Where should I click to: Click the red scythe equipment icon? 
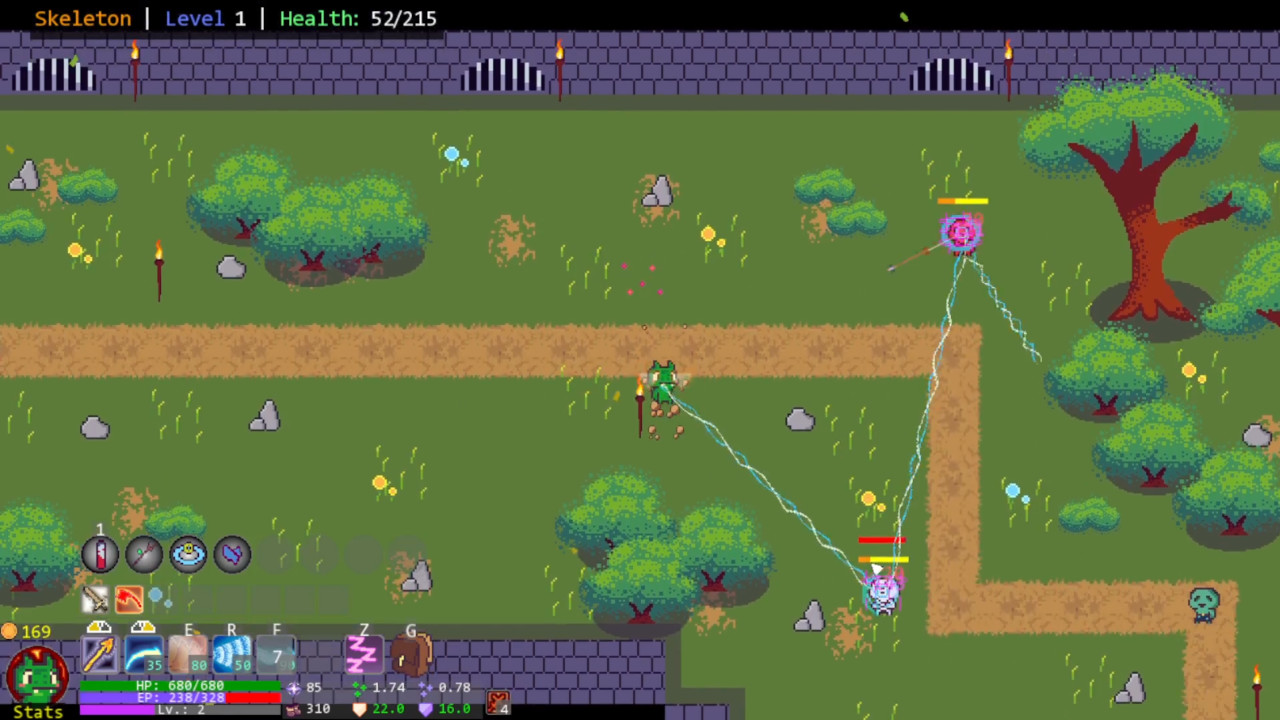(x=129, y=598)
